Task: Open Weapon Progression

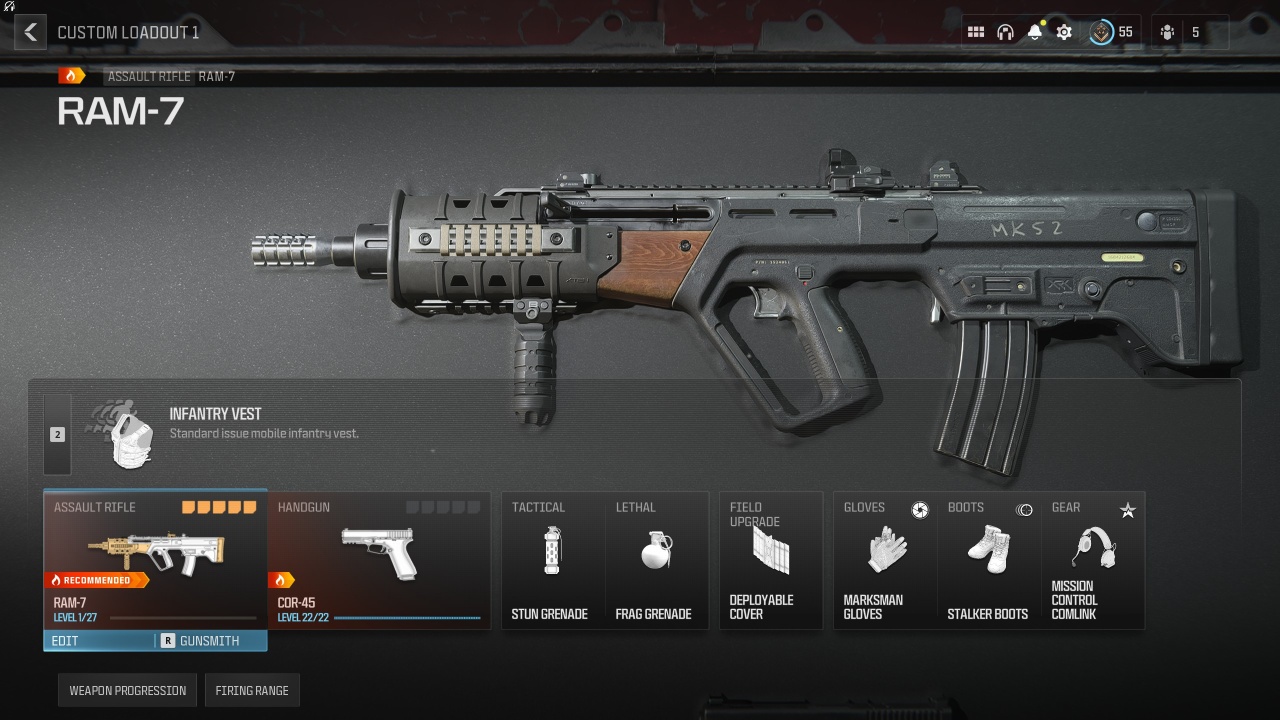Action: (127, 691)
